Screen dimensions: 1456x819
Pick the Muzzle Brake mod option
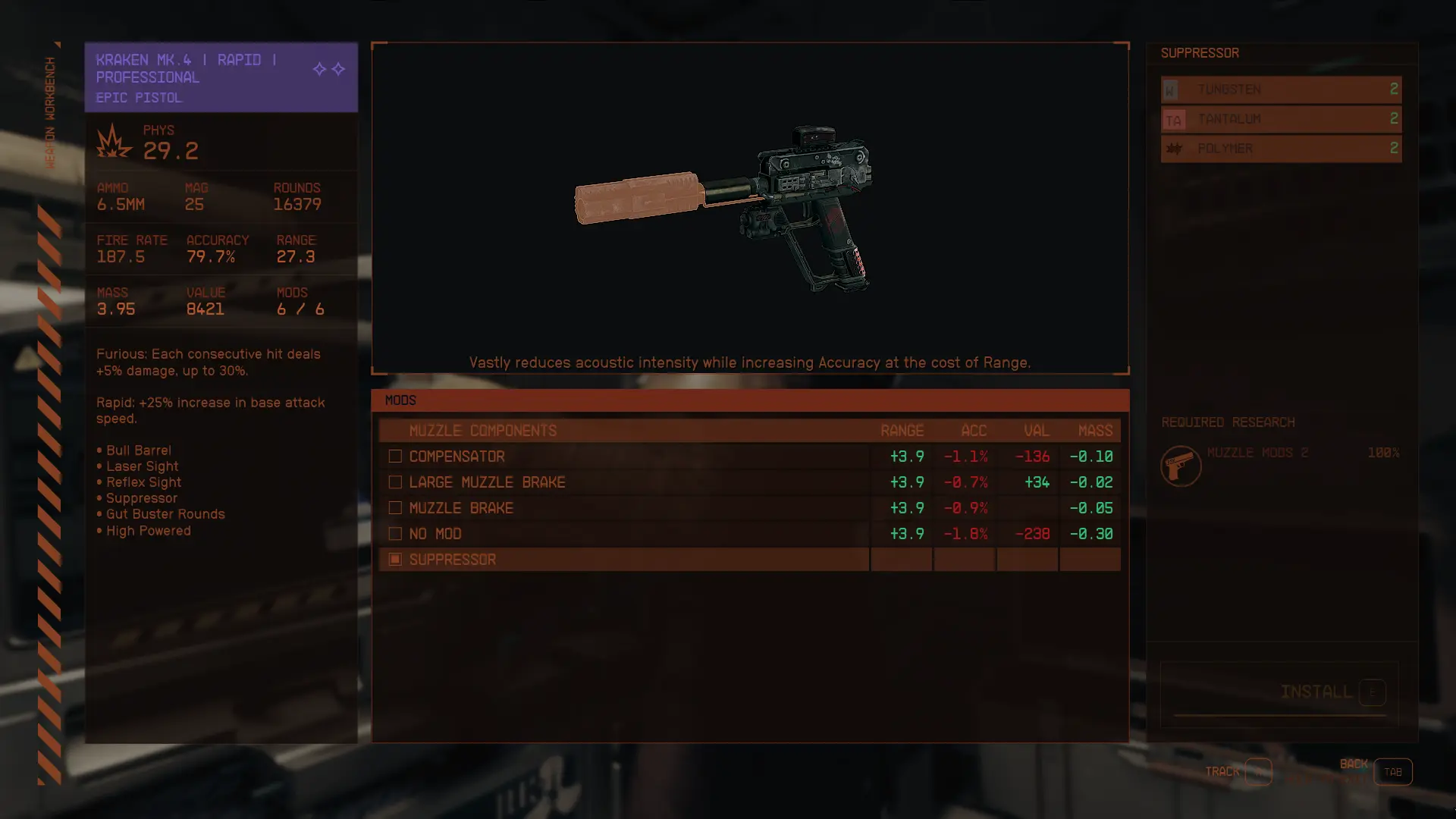point(461,508)
